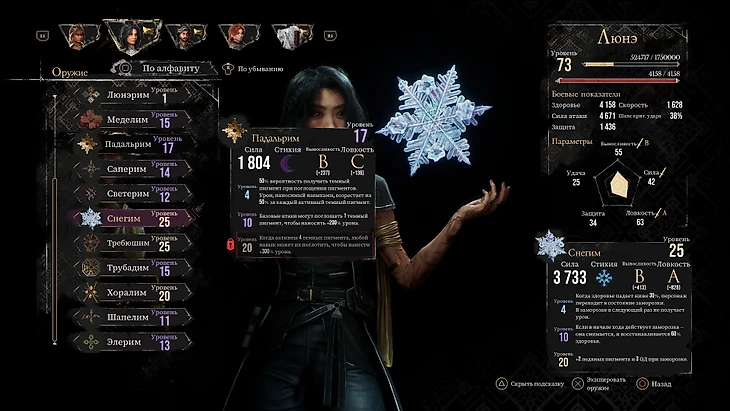Select the Люнэрим weapon
730x411 pixels.
click(125, 95)
